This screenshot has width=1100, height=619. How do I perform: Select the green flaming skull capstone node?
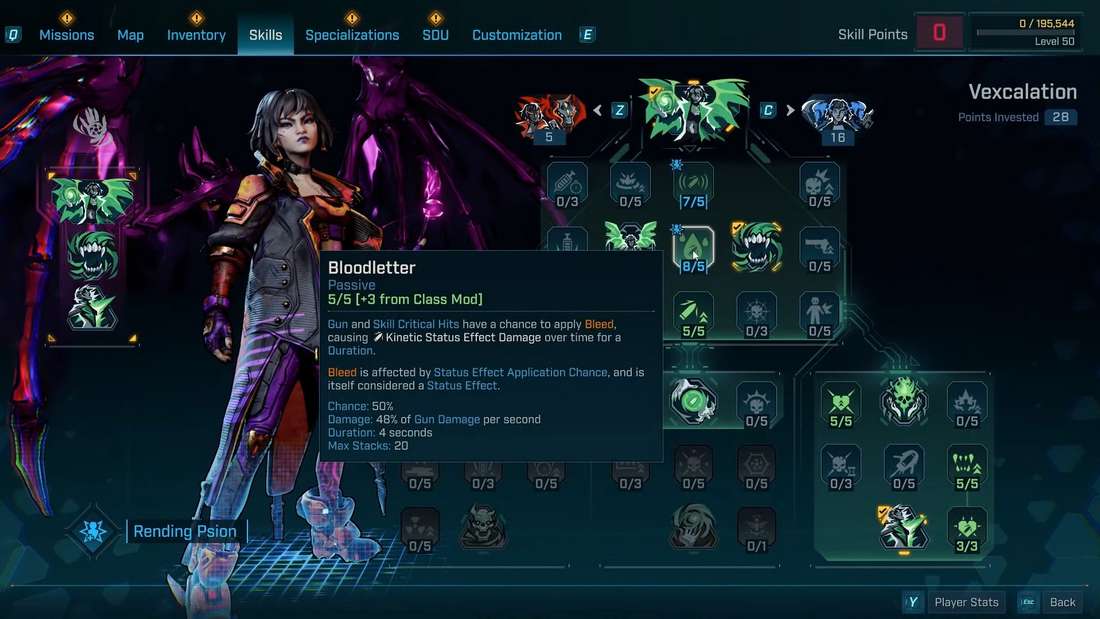click(903, 400)
